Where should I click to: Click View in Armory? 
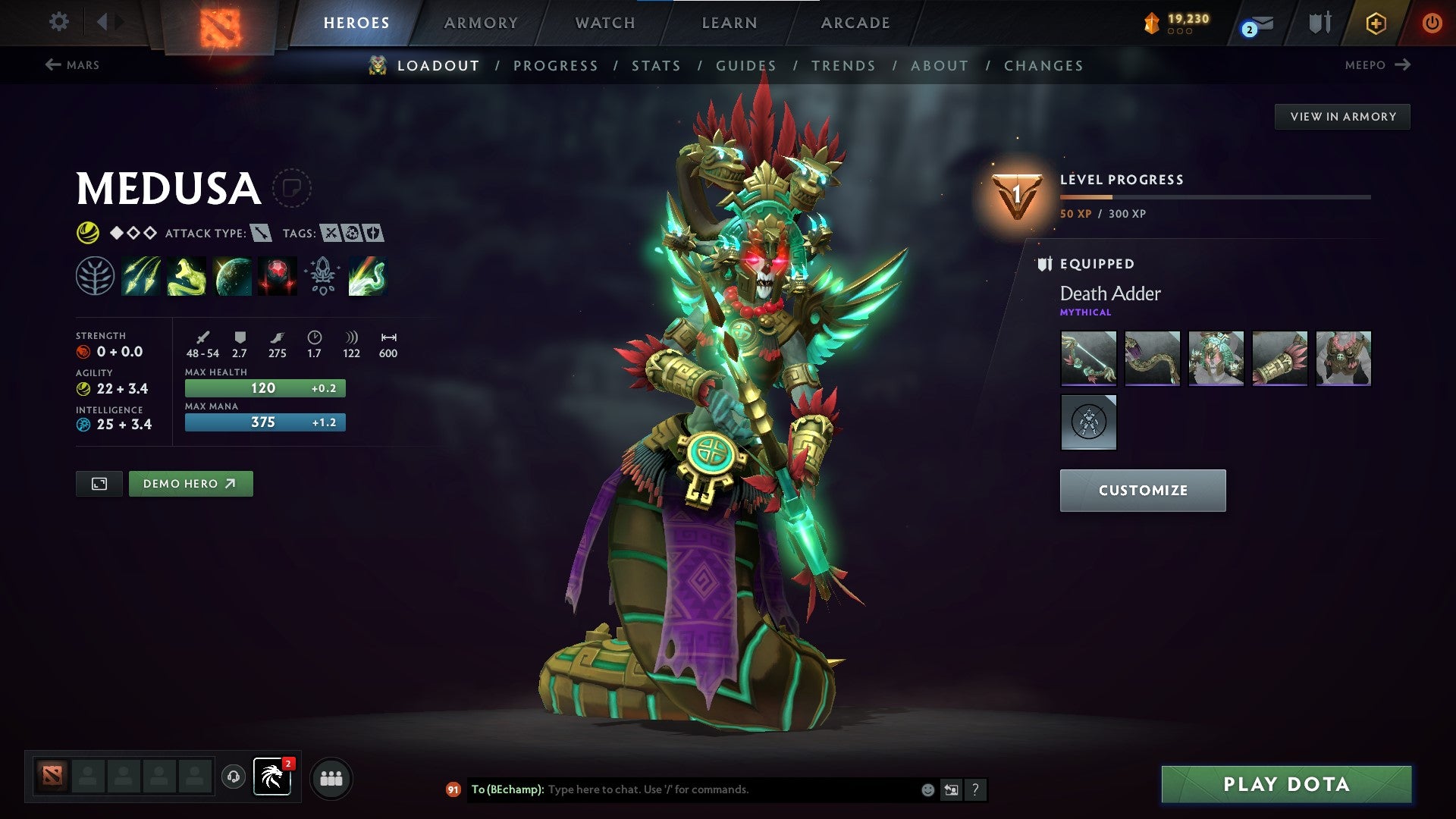[1342, 116]
